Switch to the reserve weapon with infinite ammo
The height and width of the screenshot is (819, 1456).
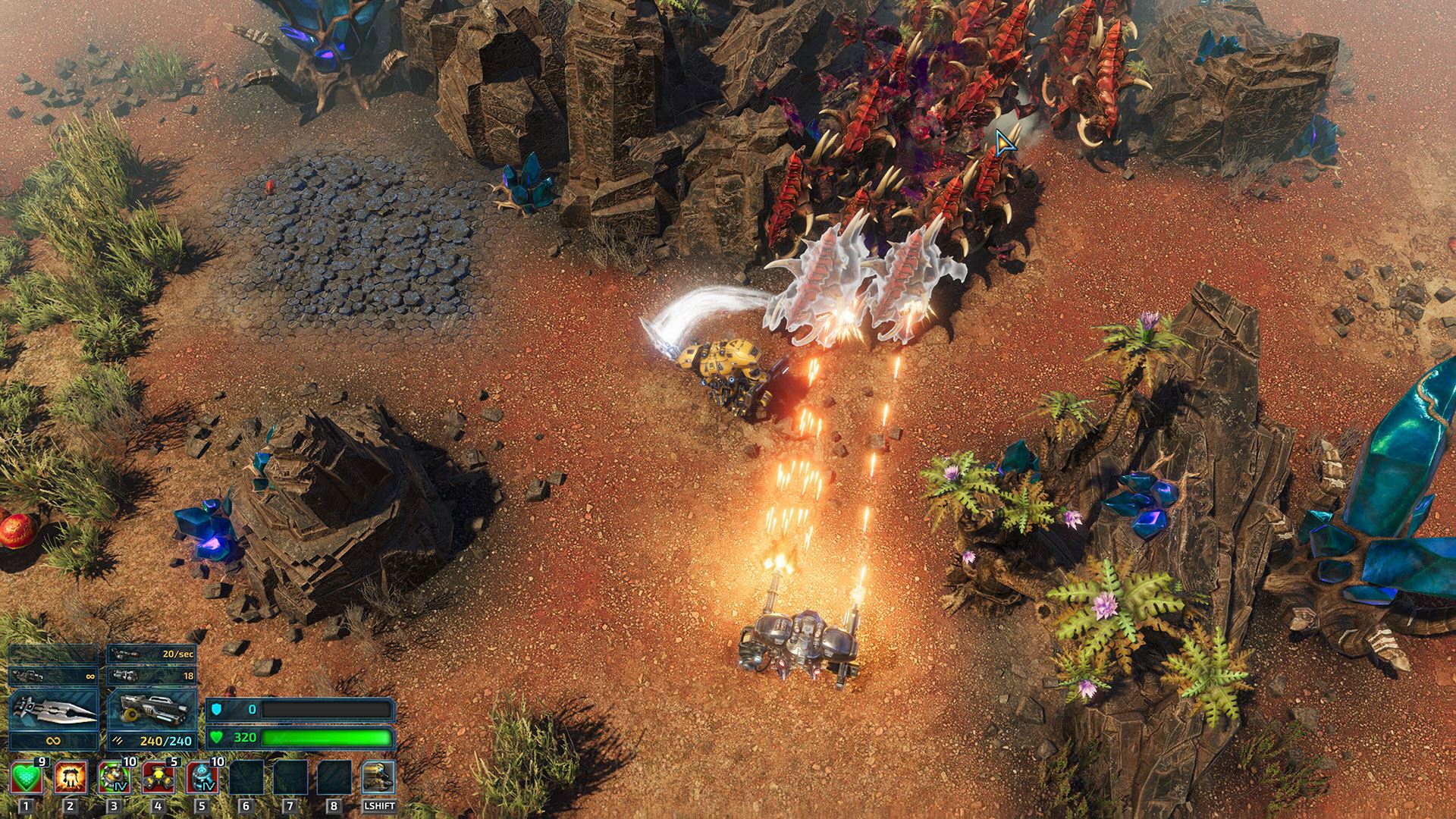(x=53, y=675)
